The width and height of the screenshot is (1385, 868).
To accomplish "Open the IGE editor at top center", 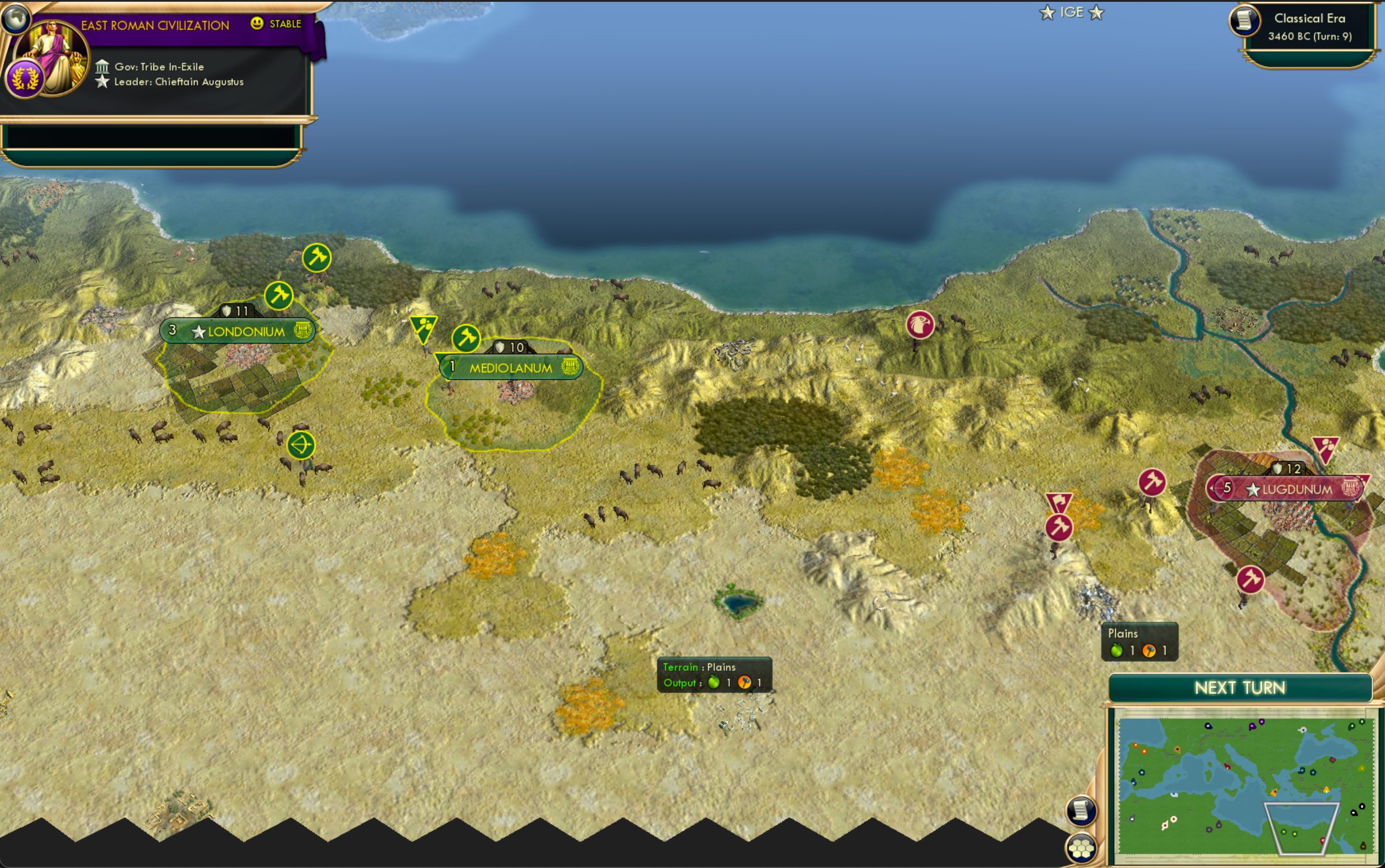I will 1072,11.
